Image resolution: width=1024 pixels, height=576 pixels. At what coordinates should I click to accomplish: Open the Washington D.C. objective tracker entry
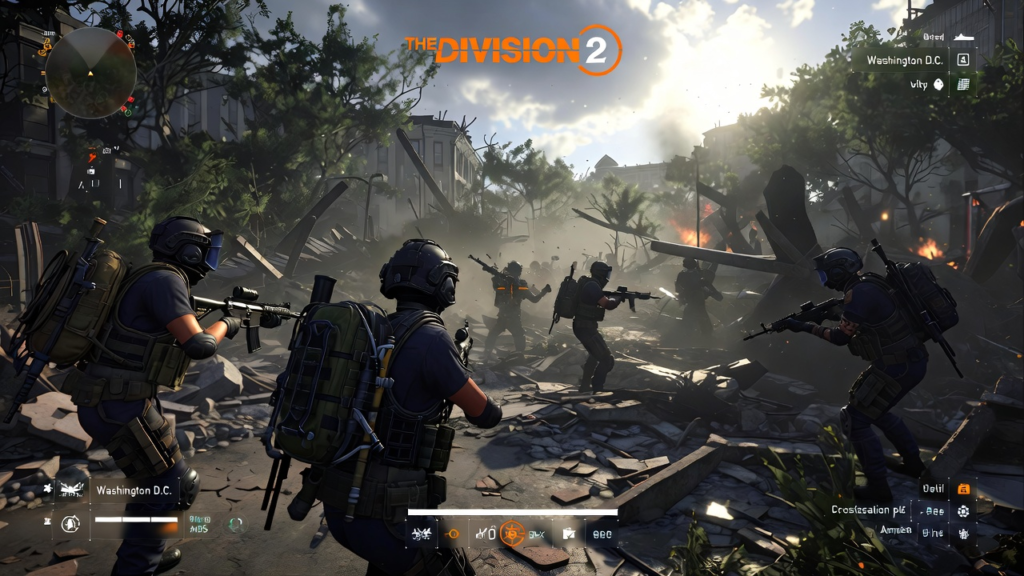(x=908, y=60)
